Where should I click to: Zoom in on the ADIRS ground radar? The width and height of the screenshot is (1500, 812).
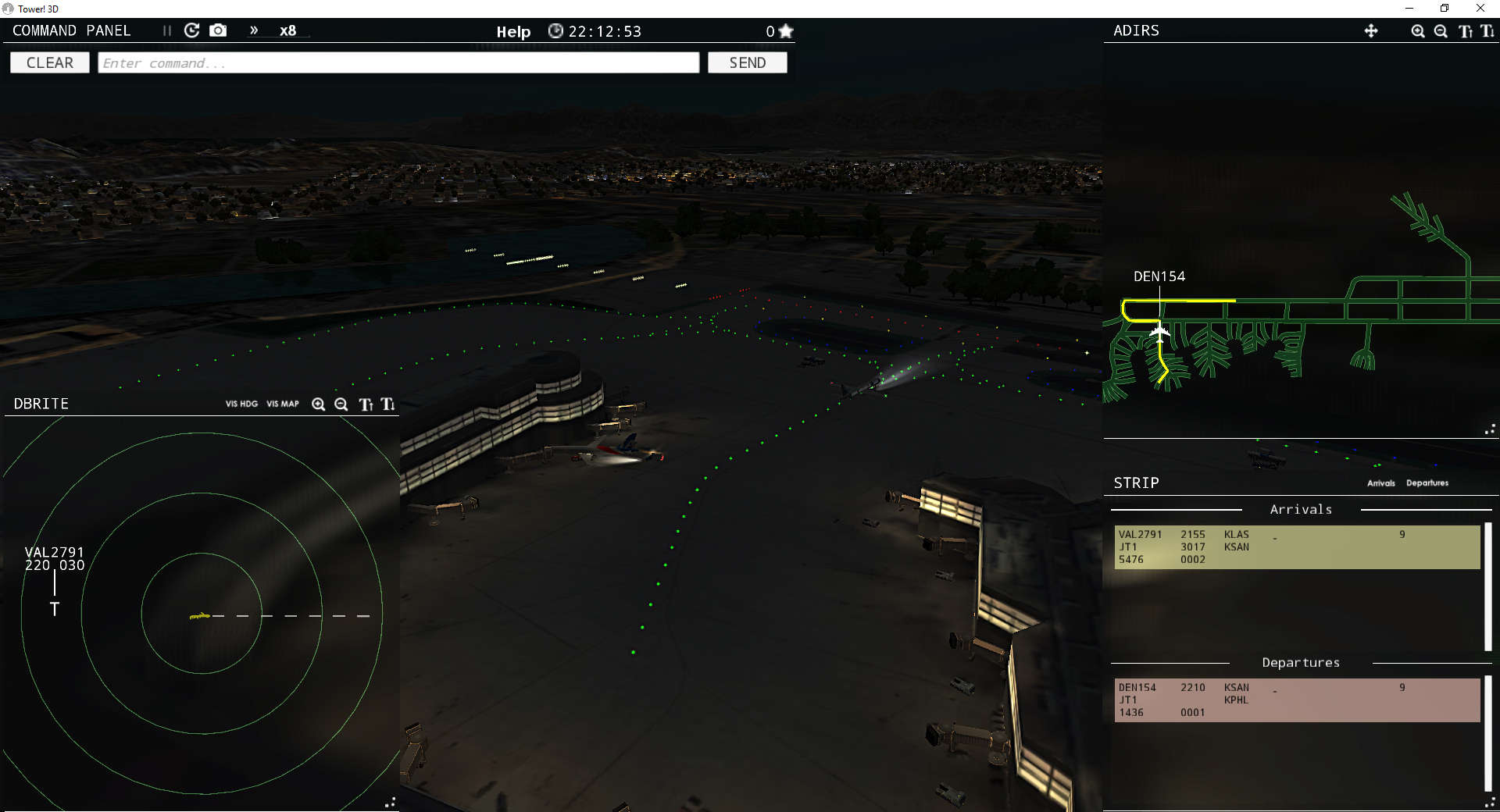point(1417,31)
